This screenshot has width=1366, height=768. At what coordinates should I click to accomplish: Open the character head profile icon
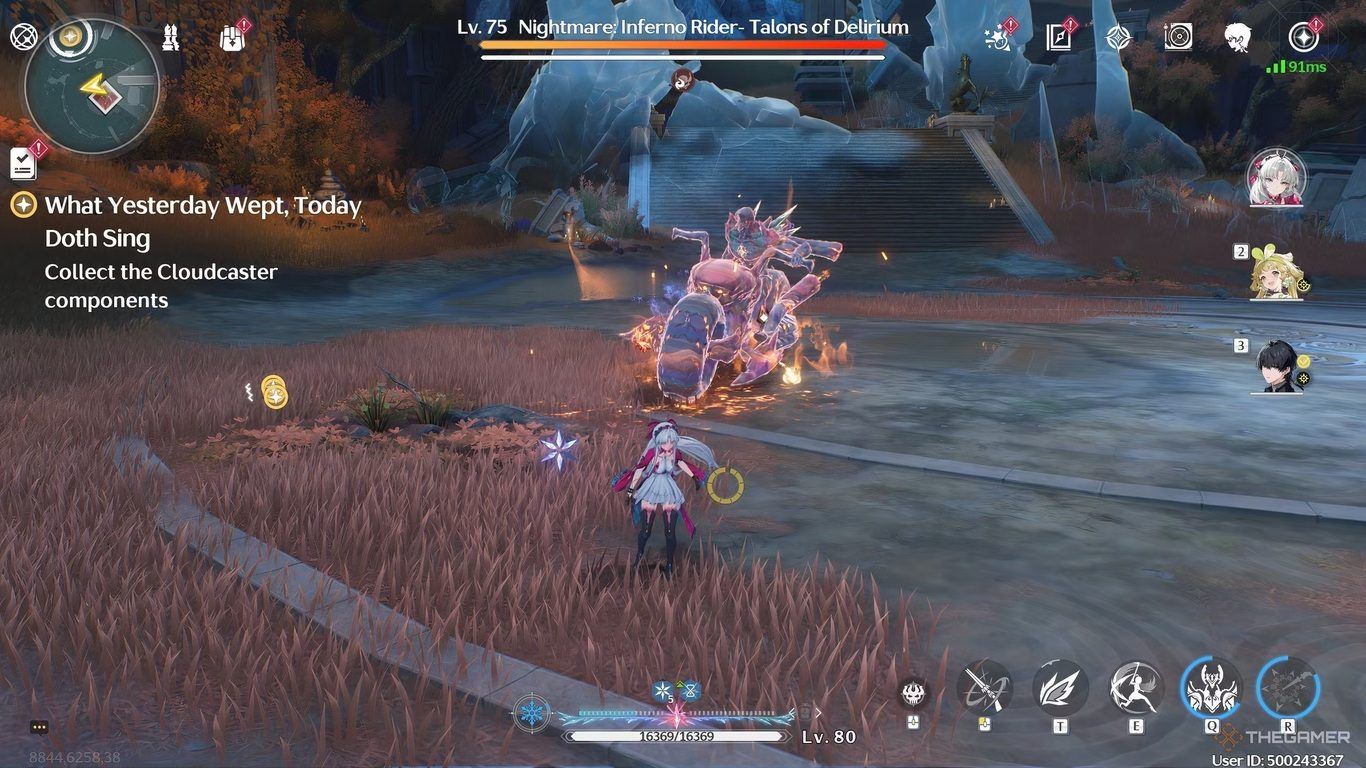(1238, 38)
